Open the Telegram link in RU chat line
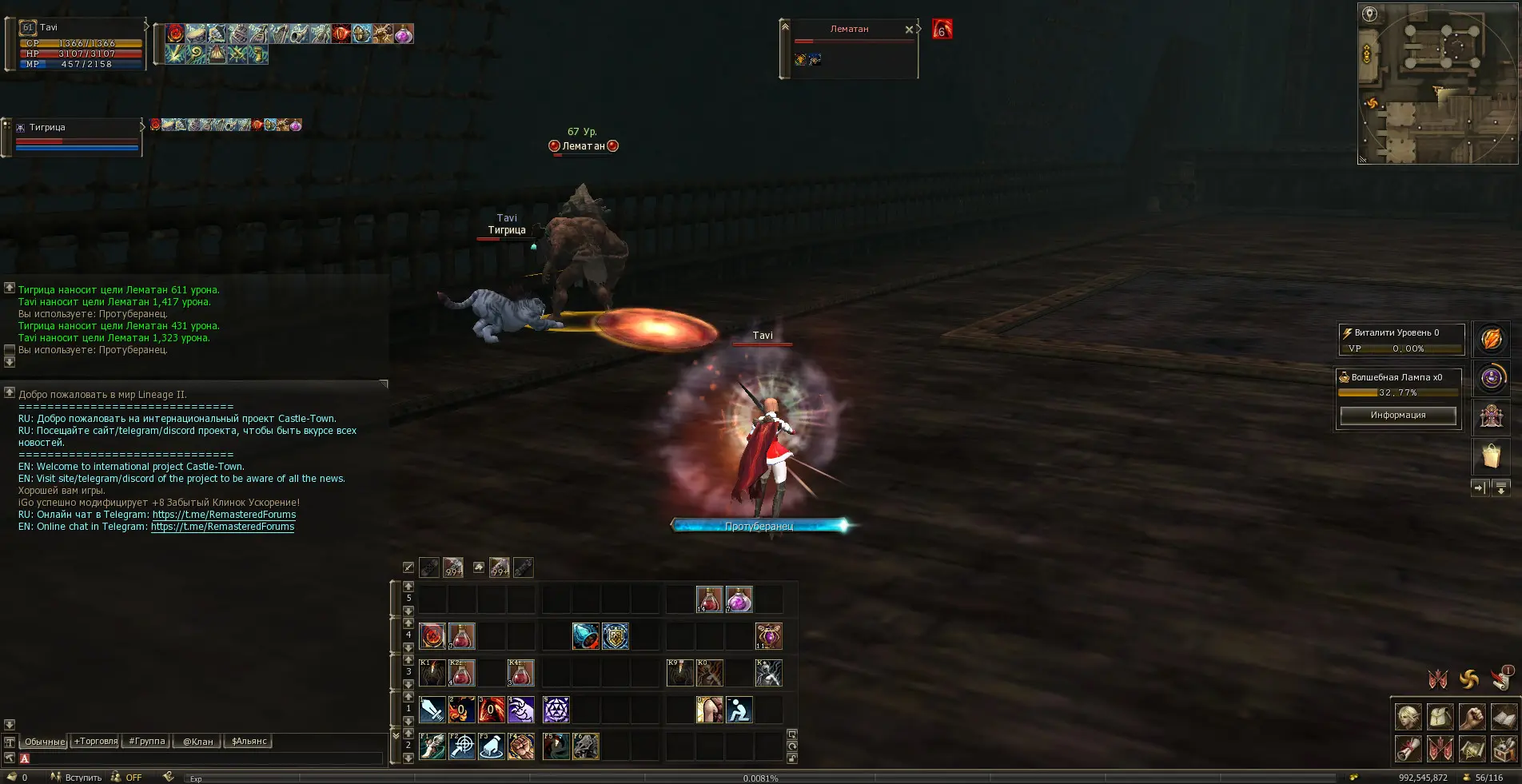 pyautogui.click(x=224, y=515)
